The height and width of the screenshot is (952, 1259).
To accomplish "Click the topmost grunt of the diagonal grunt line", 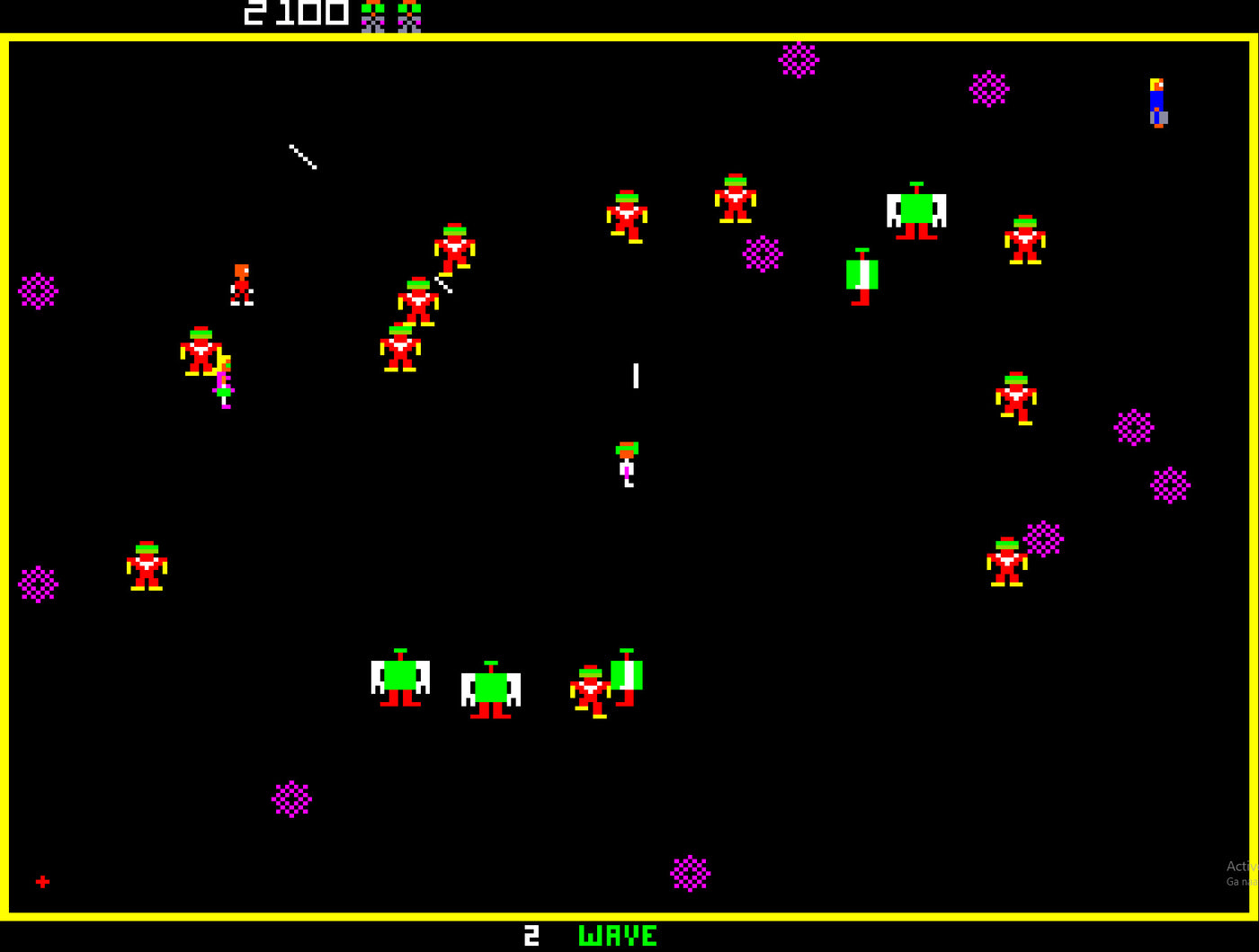I will [453, 247].
